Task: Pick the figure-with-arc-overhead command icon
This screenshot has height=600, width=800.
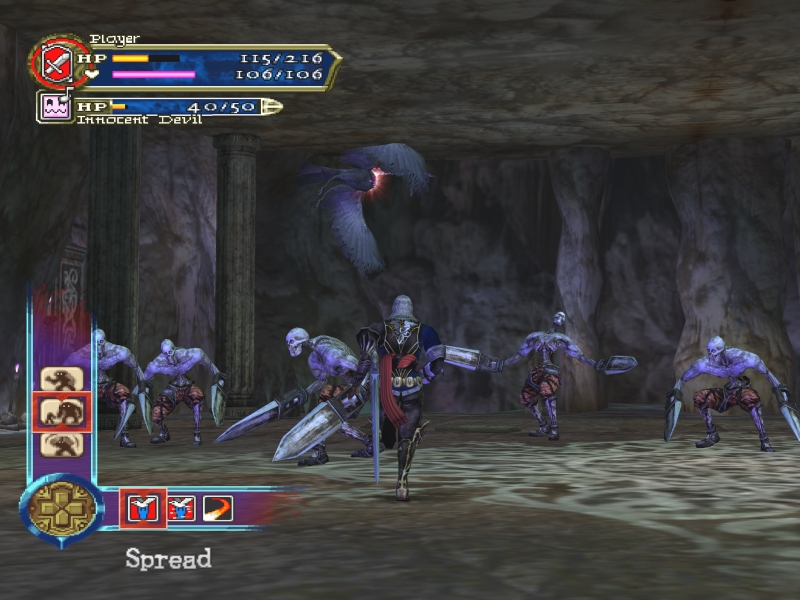Action: tap(61, 444)
